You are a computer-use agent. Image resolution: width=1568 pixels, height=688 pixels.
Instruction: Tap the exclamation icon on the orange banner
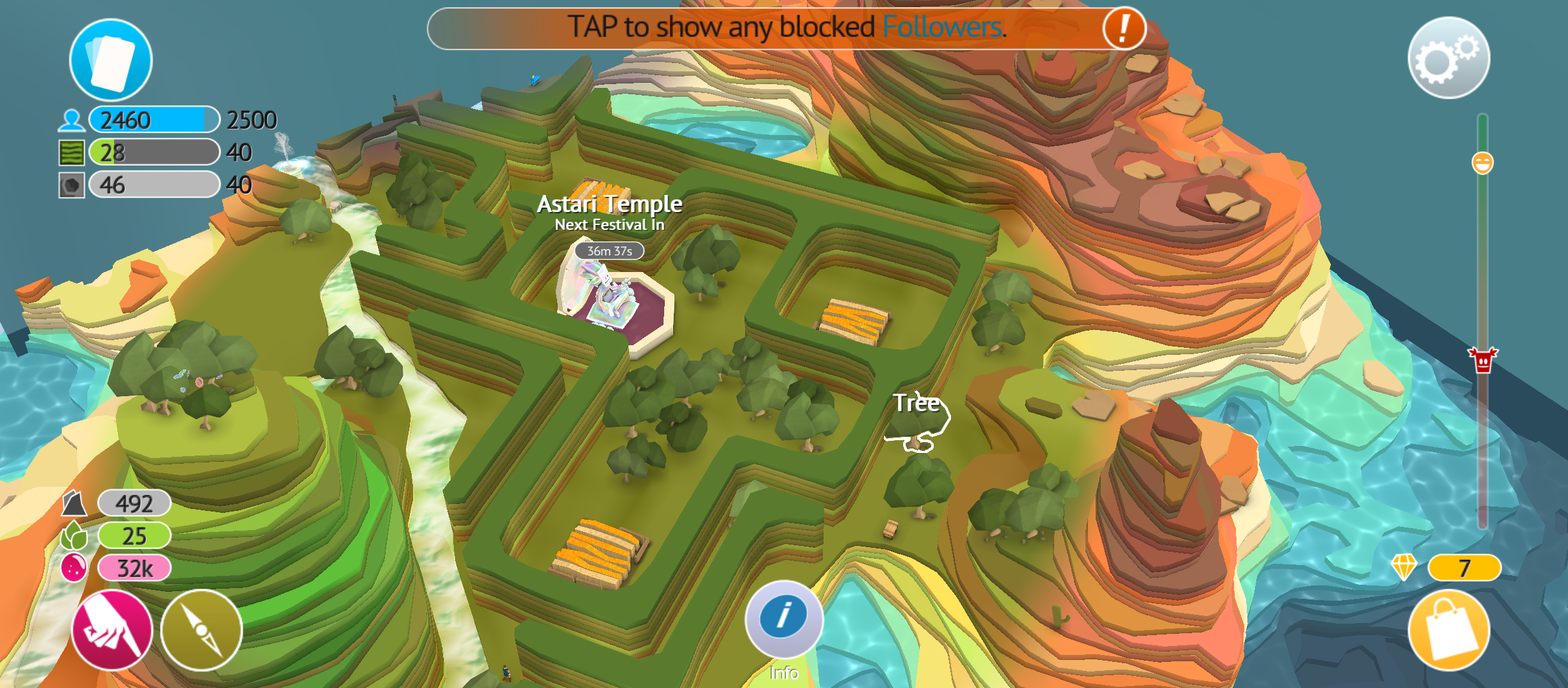click(x=1123, y=29)
